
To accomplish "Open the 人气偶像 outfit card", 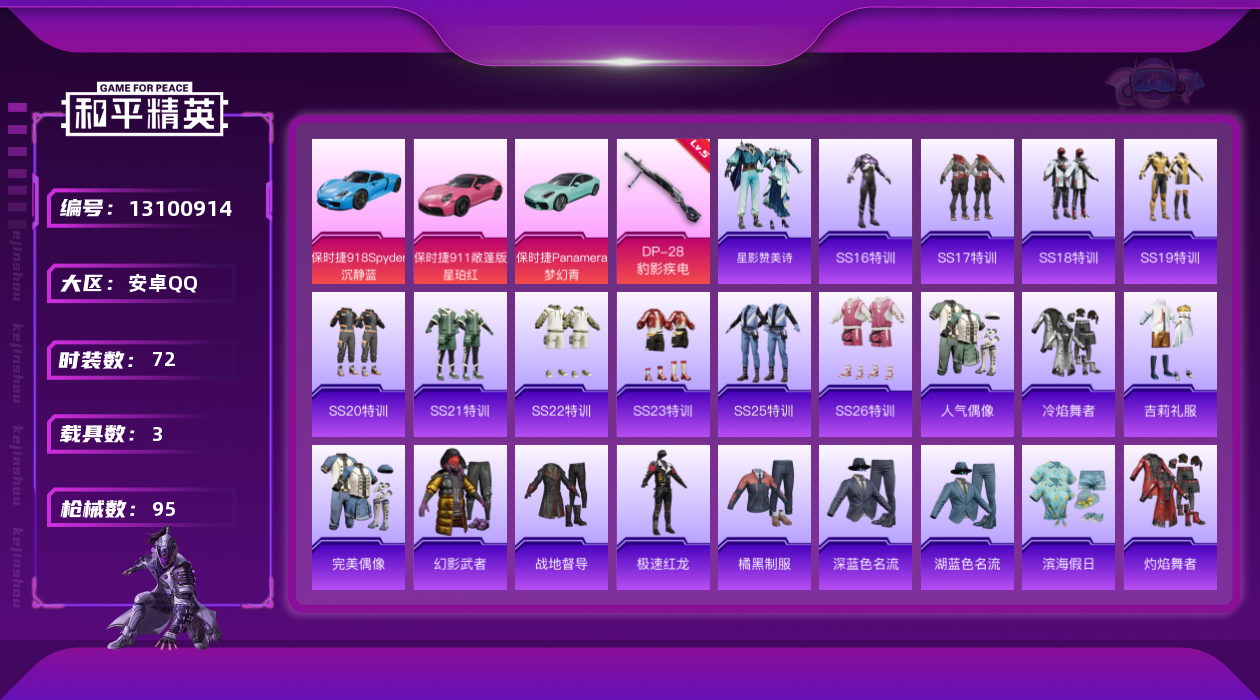I will pyautogui.click(x=967, y=364).
